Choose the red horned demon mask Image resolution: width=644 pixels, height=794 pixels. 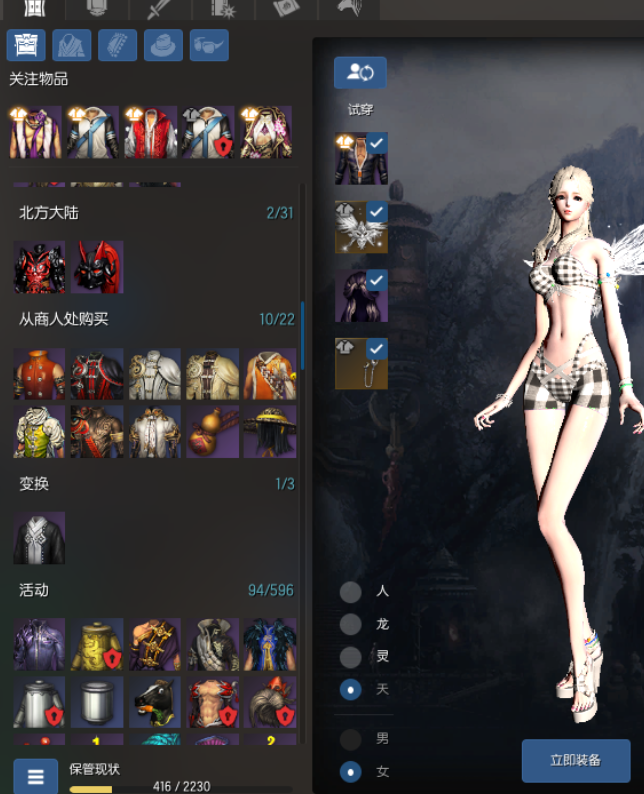[x=98, y=266]
